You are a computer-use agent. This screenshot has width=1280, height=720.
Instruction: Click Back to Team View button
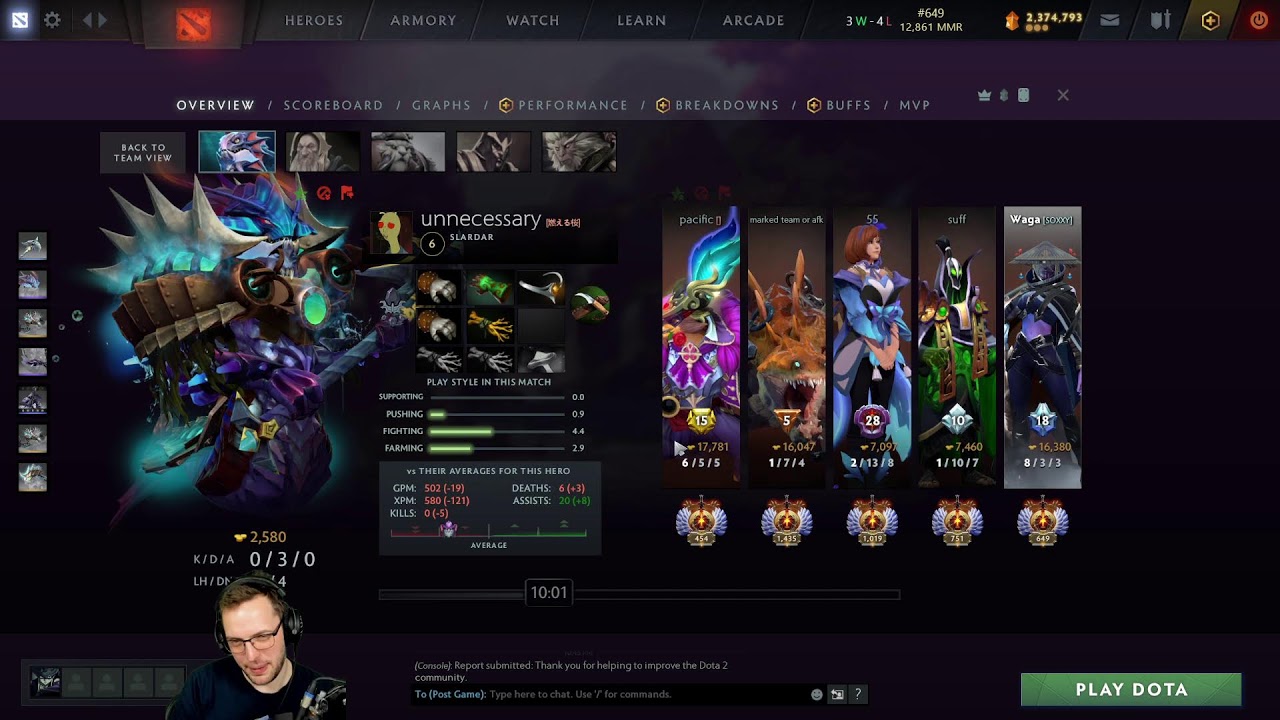click(x=143, y=152)
